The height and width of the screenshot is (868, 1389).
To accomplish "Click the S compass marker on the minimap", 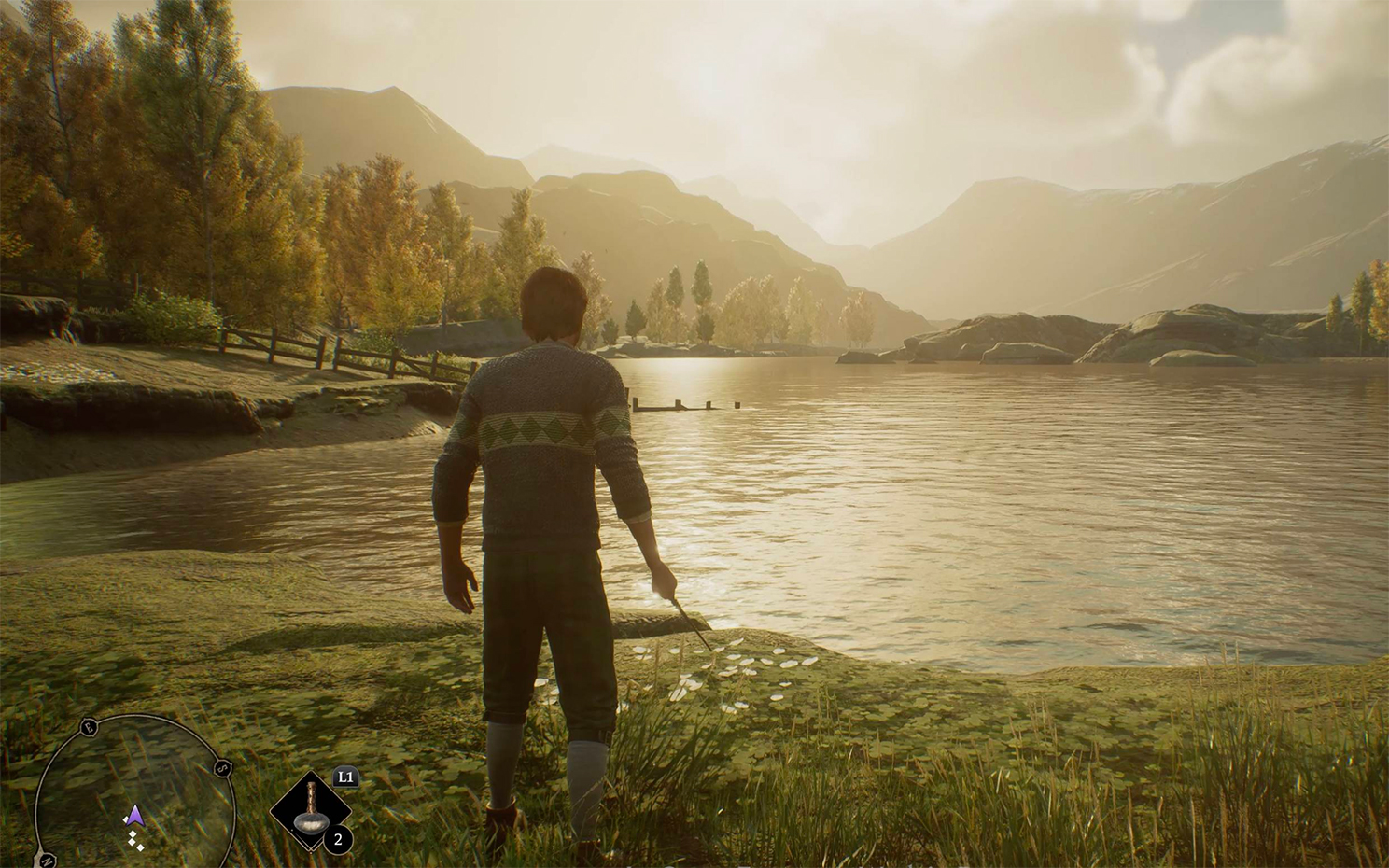I will click(x=222, y=767).
